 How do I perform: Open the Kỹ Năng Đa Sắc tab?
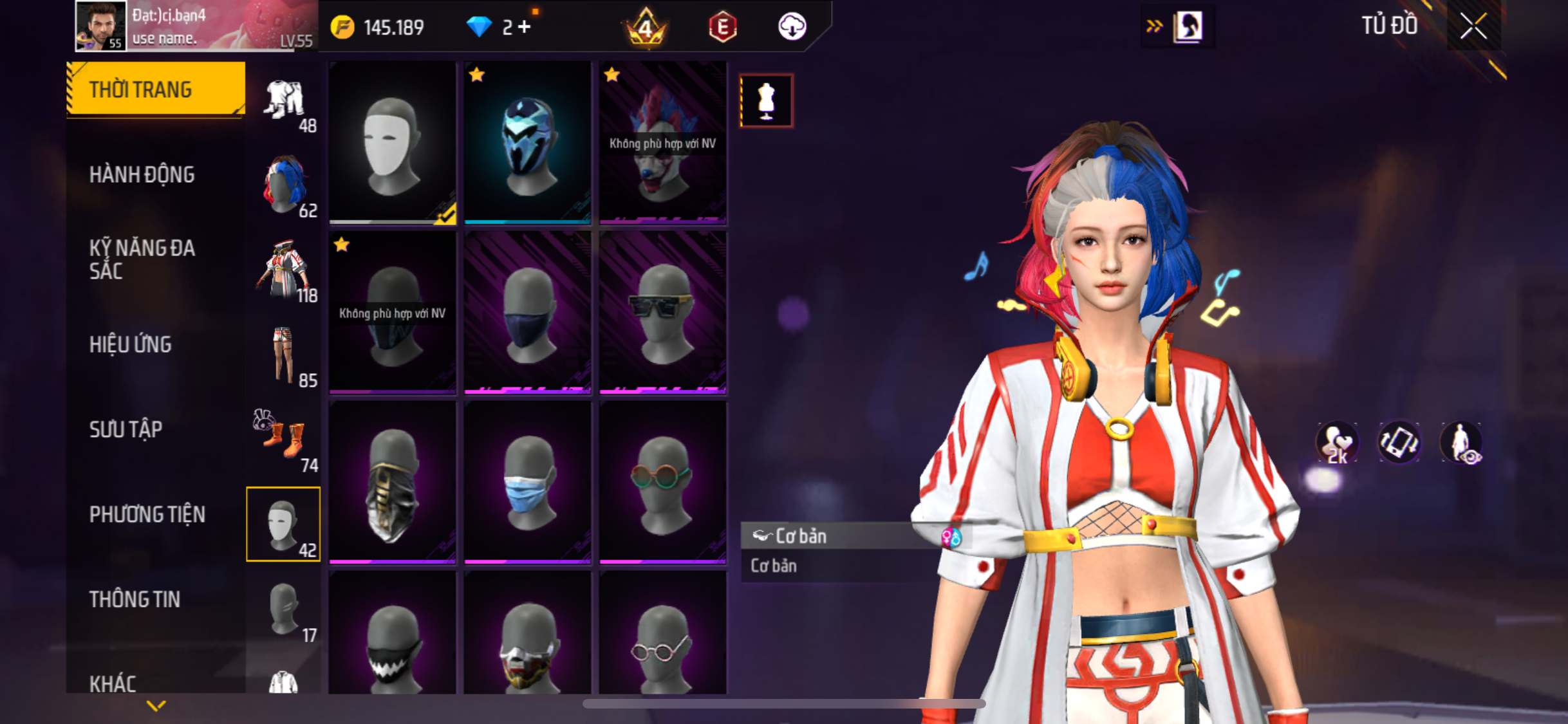click(142, 259)
